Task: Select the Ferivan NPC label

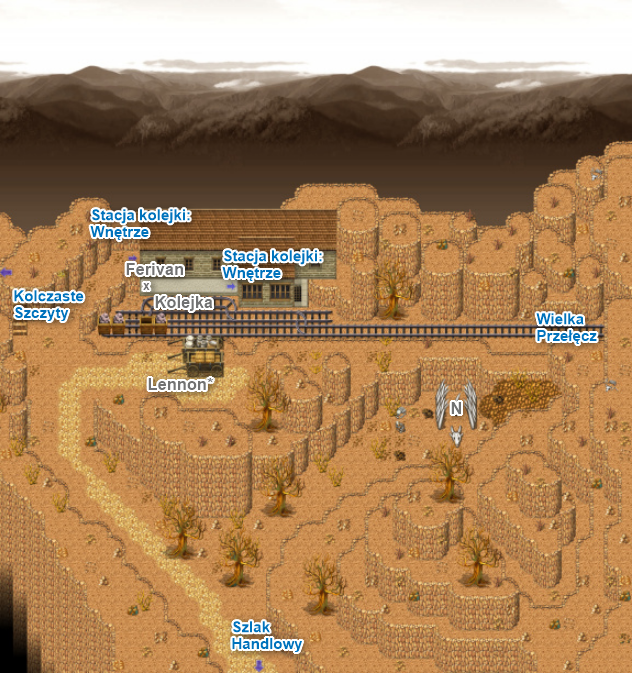Action: (x=154, y=270)
